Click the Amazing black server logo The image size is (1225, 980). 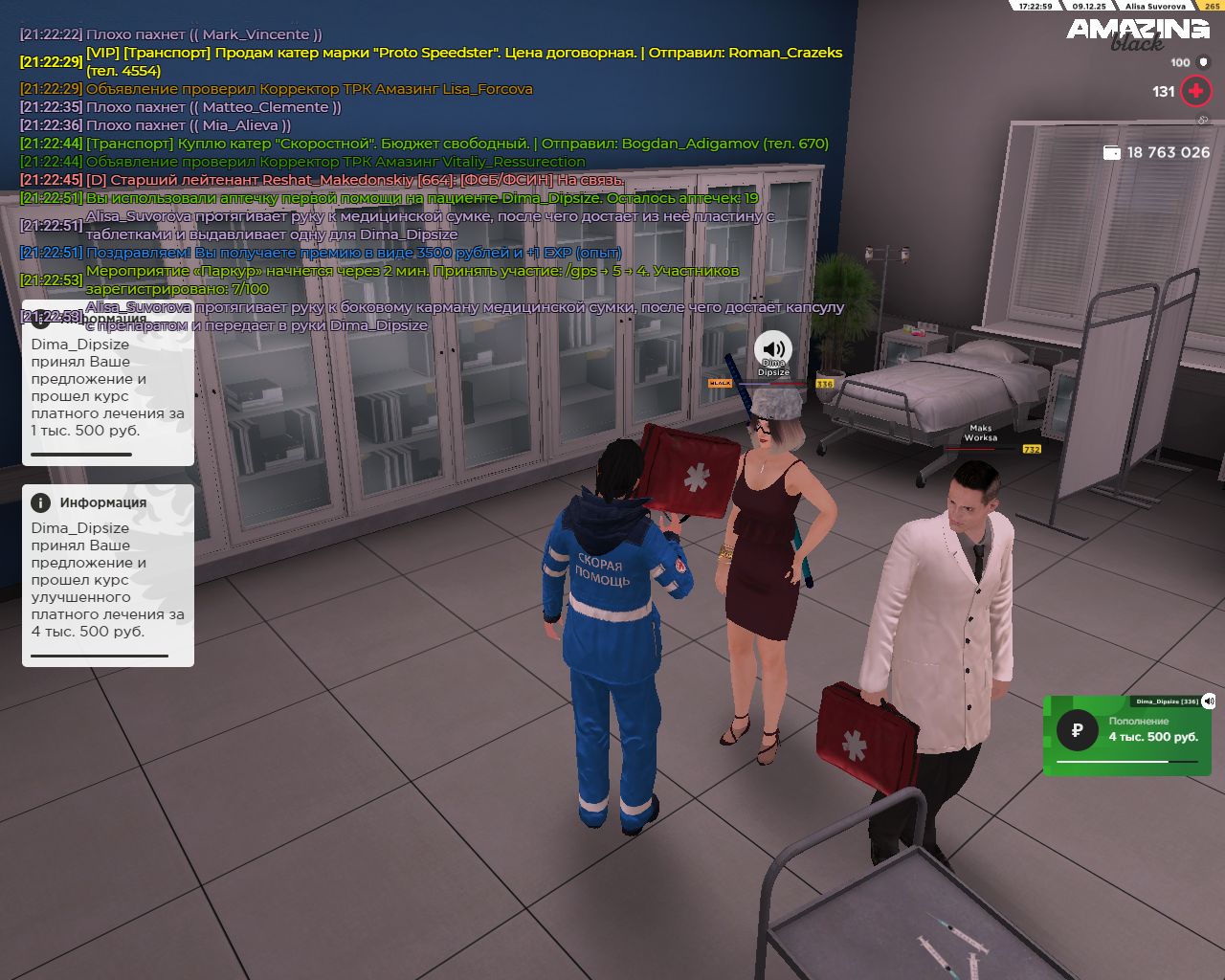pos(1138,33)
